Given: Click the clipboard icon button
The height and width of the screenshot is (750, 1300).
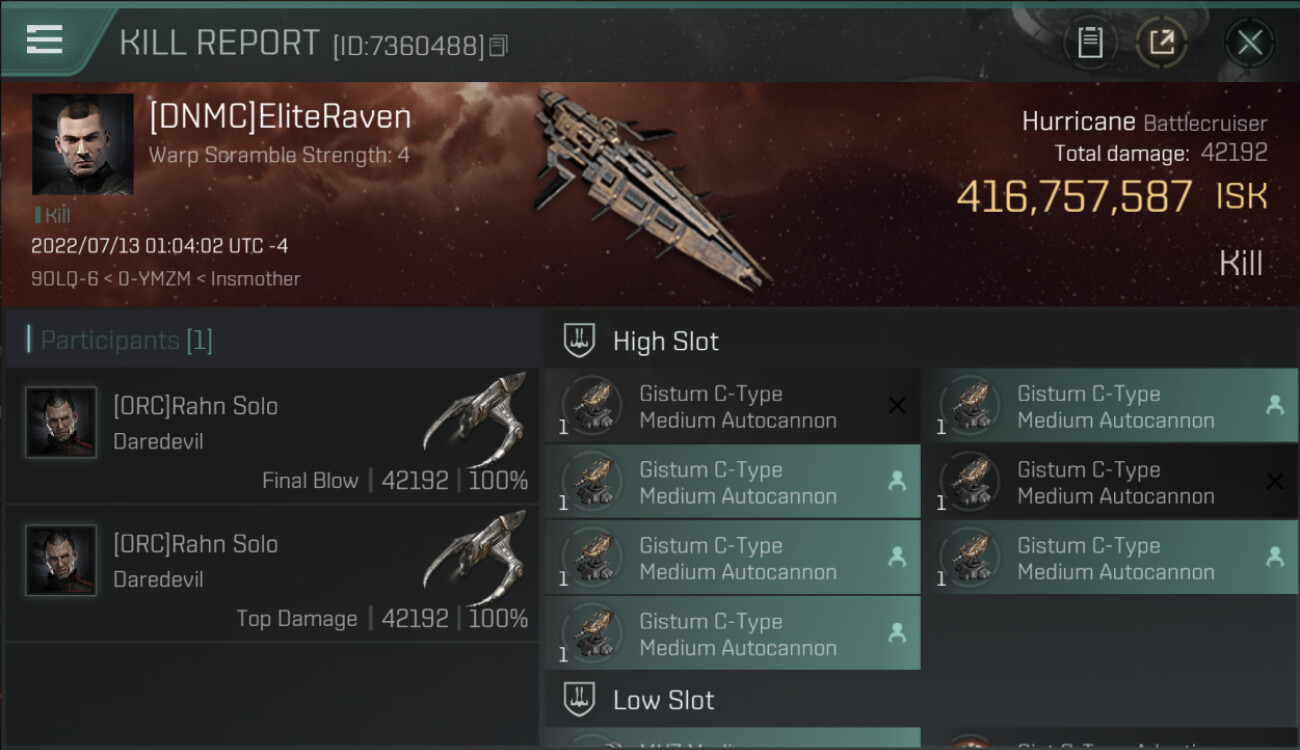Looking at the screenshot, I should [x=1090, y=42].
